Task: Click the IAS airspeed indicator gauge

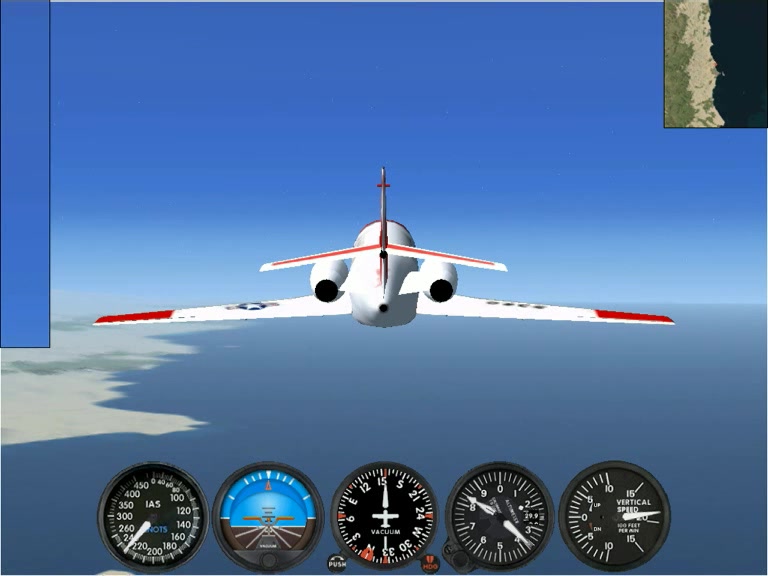Action: pos(153,516)
